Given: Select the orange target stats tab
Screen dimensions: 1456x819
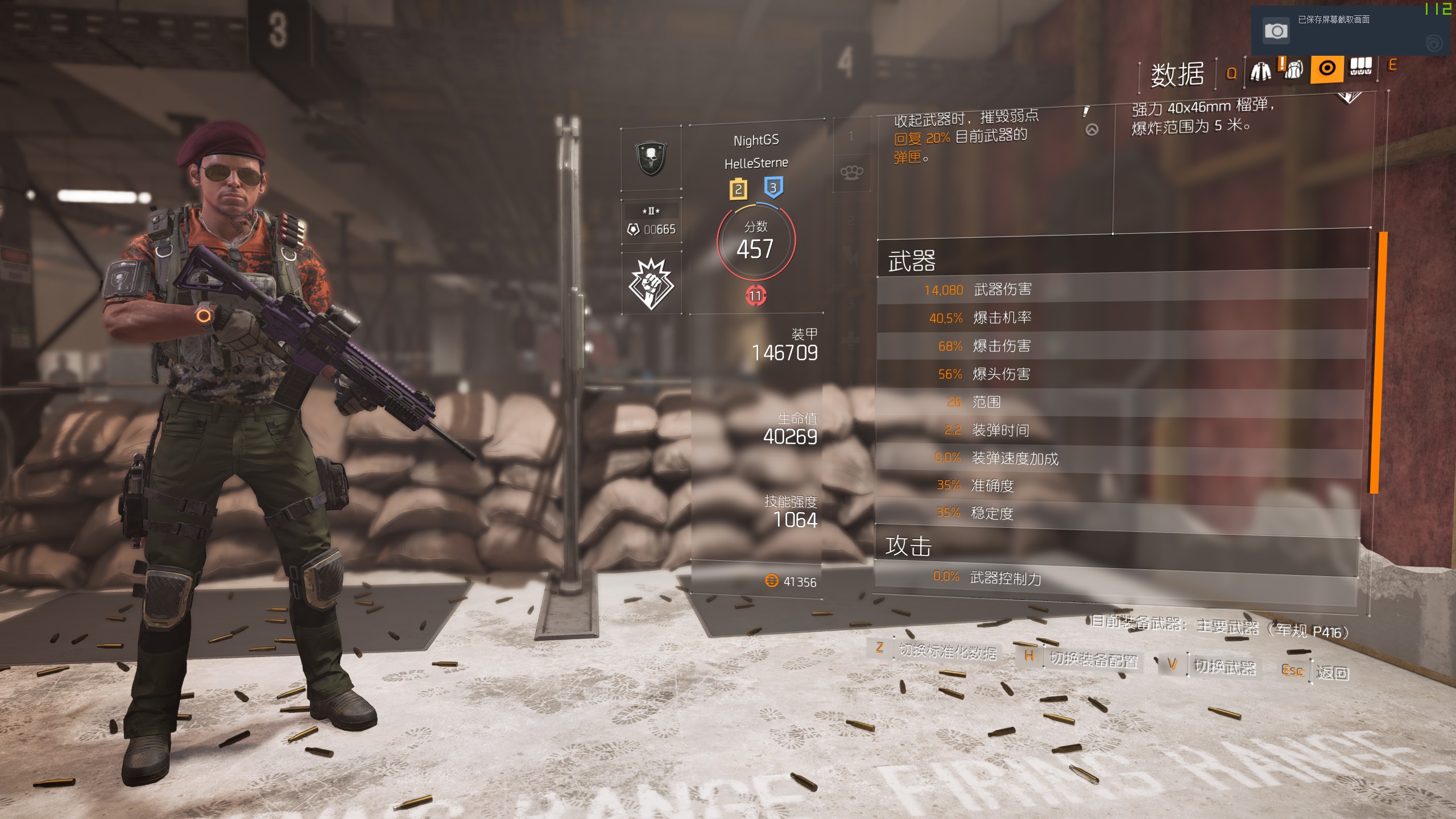Looking at the screenshot, I should [1326, 69].
